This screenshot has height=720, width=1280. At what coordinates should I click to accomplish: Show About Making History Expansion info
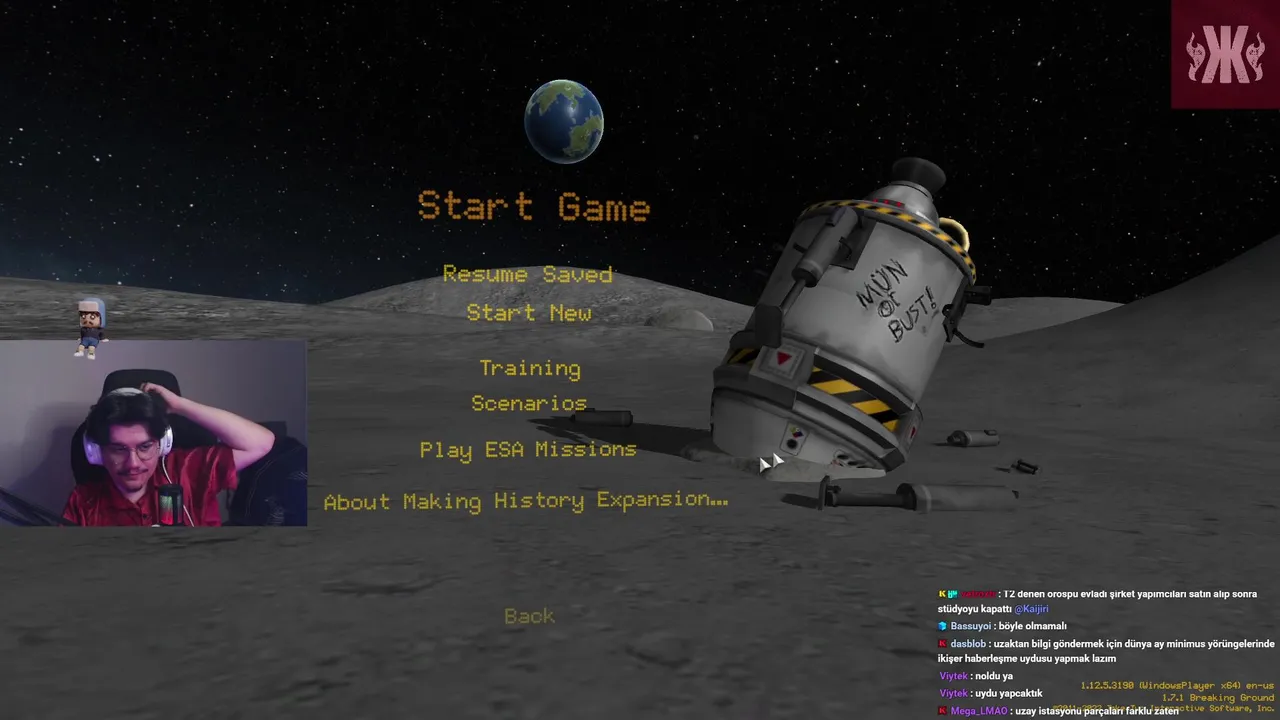pos(526,500)
